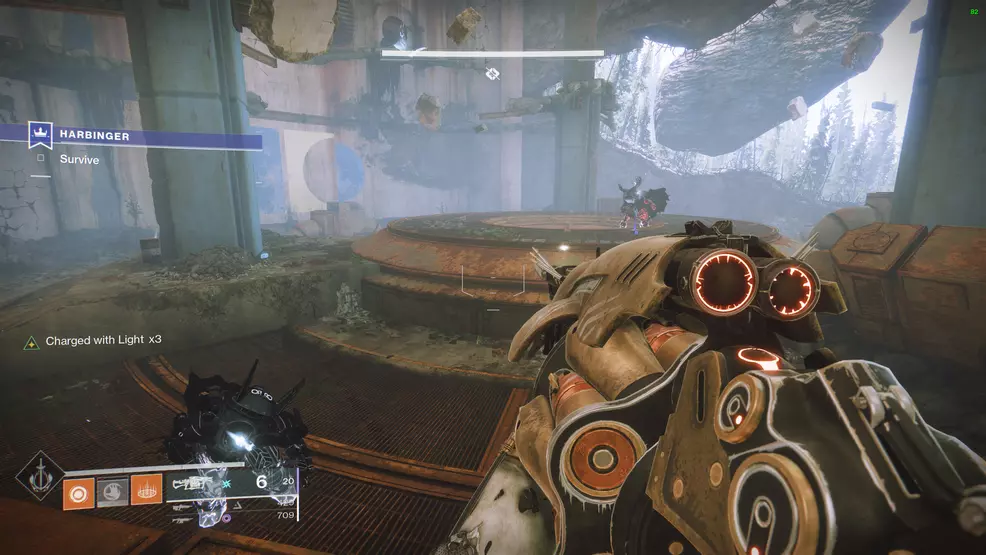The height and width of the screenshot is (555, 986).
Task: Tick the Survive objective checkbox
Action: (x=41, y=158)
